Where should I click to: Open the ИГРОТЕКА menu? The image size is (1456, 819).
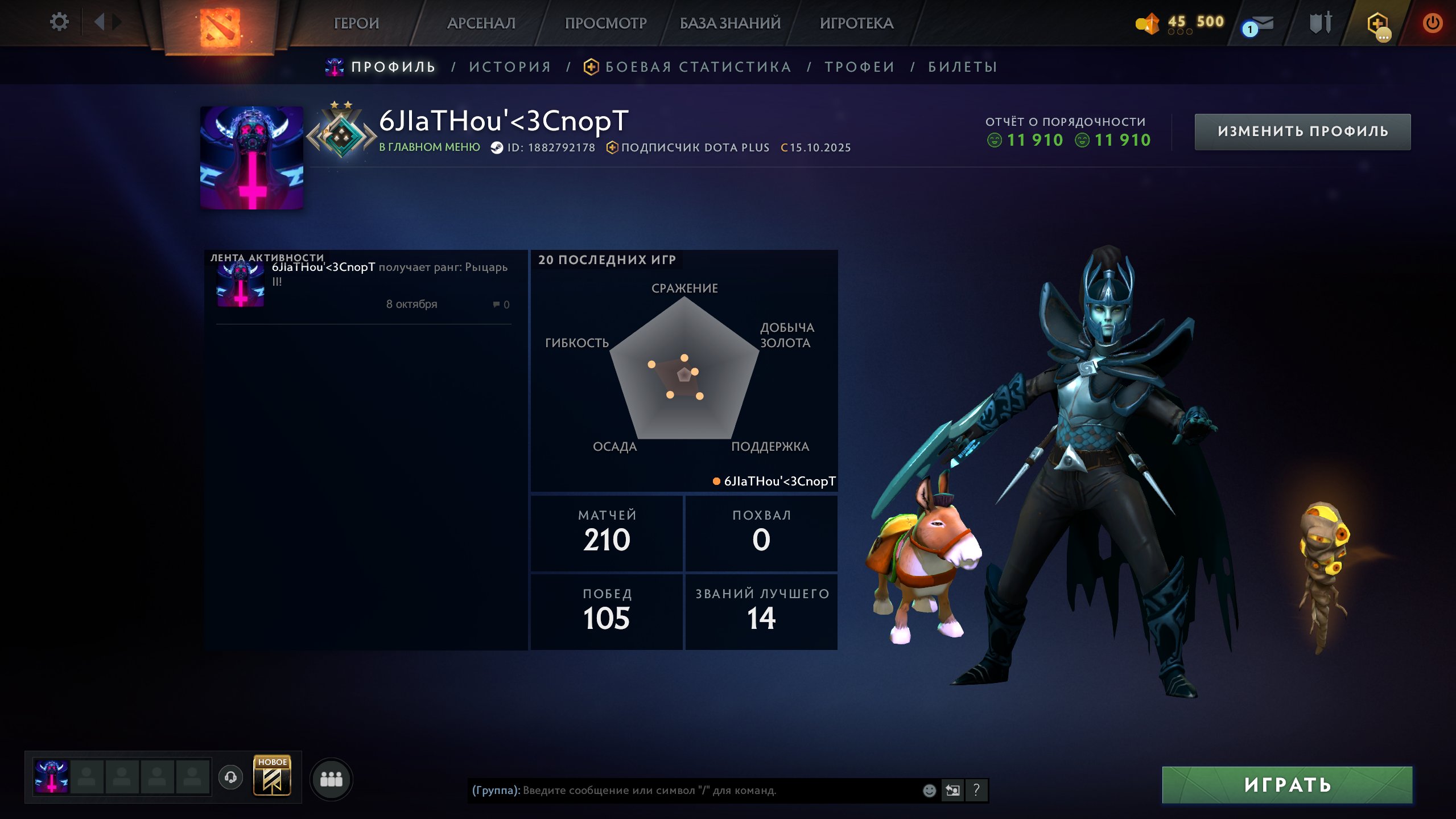pos(856,23)
